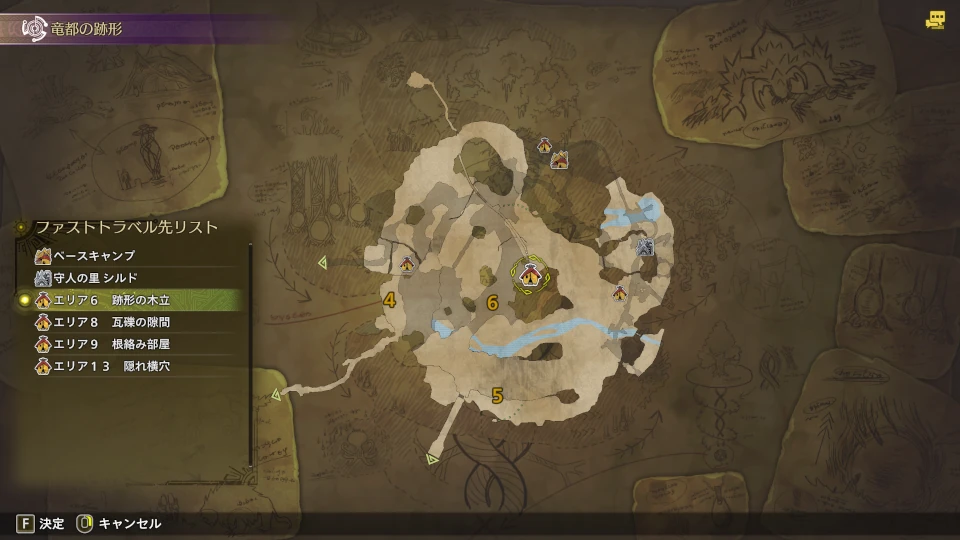Select エリア13 隠れ横穴 from the list
The image size is (960, 540).
tap(111, 366)
